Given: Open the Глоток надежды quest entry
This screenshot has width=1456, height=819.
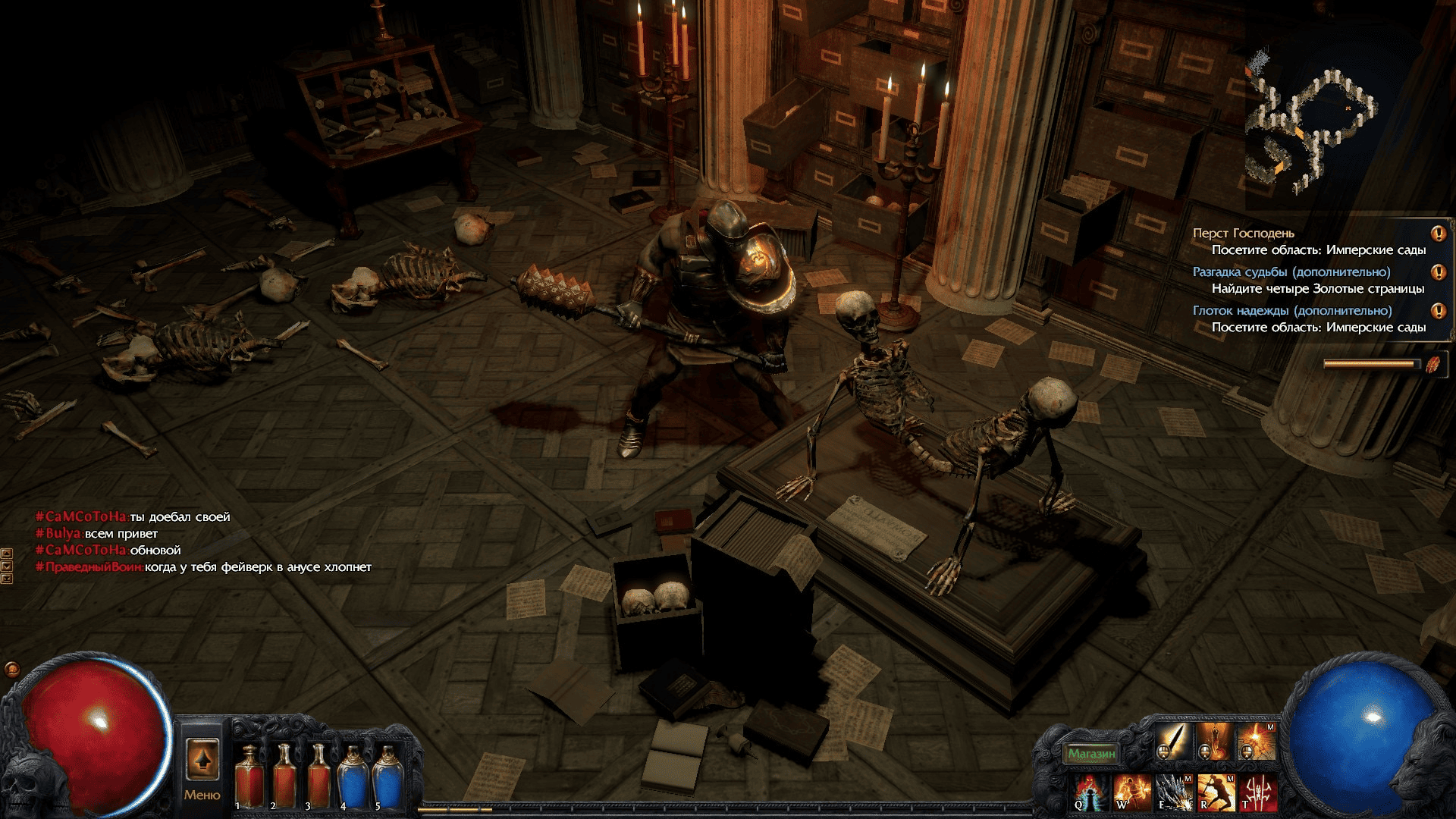Looking at the screenshot, I should (x=1292, y=311).
